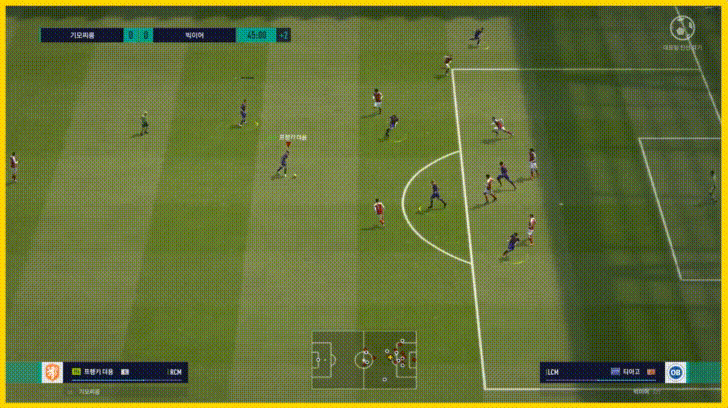Screen dimensions: 728x408
Task: Click the blue OB club crest
Action: 677,372
